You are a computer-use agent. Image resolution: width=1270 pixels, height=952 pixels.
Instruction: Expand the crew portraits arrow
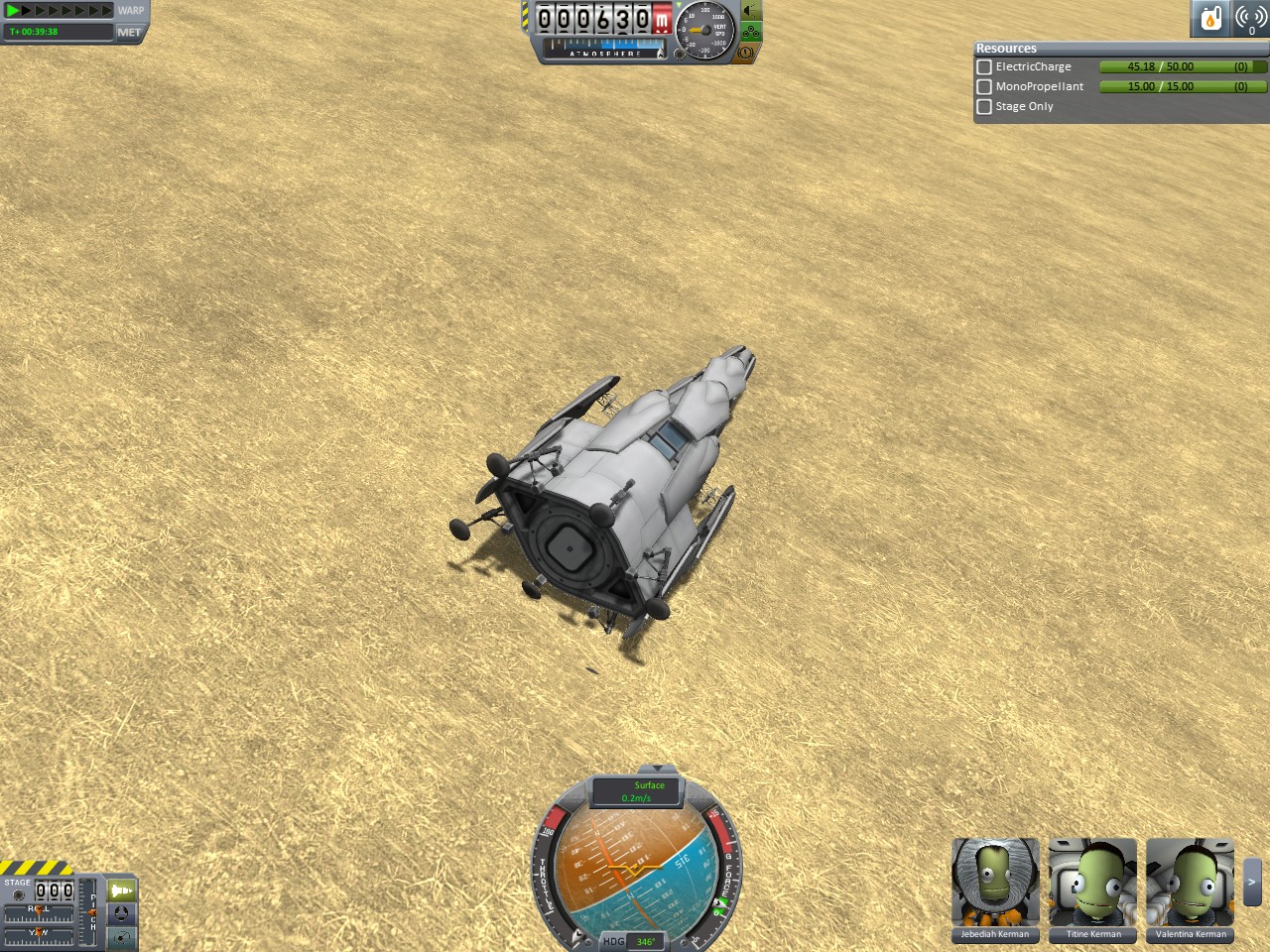[x=1252, y=882]
